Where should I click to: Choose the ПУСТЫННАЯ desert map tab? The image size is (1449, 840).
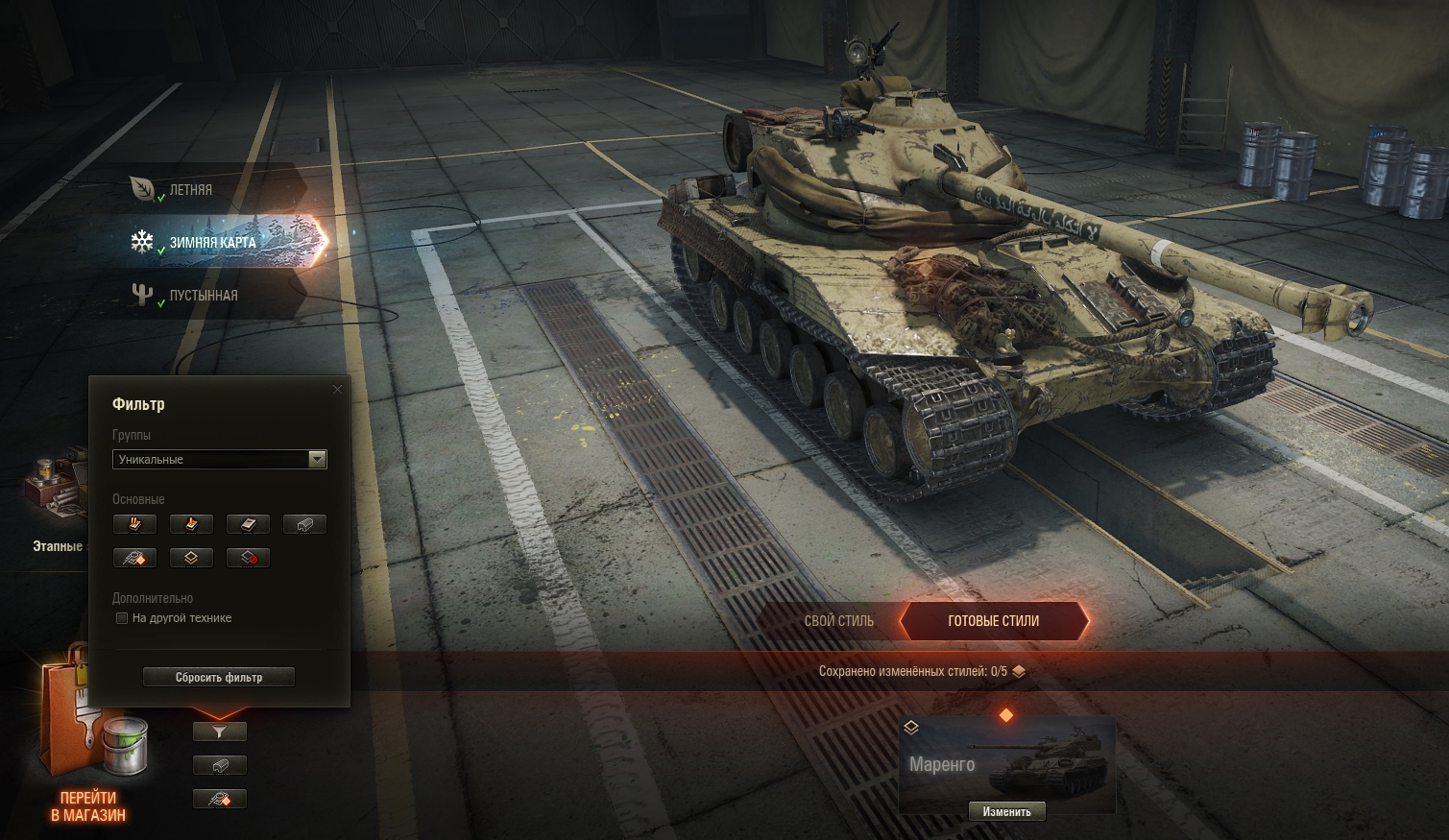[203, 296]
